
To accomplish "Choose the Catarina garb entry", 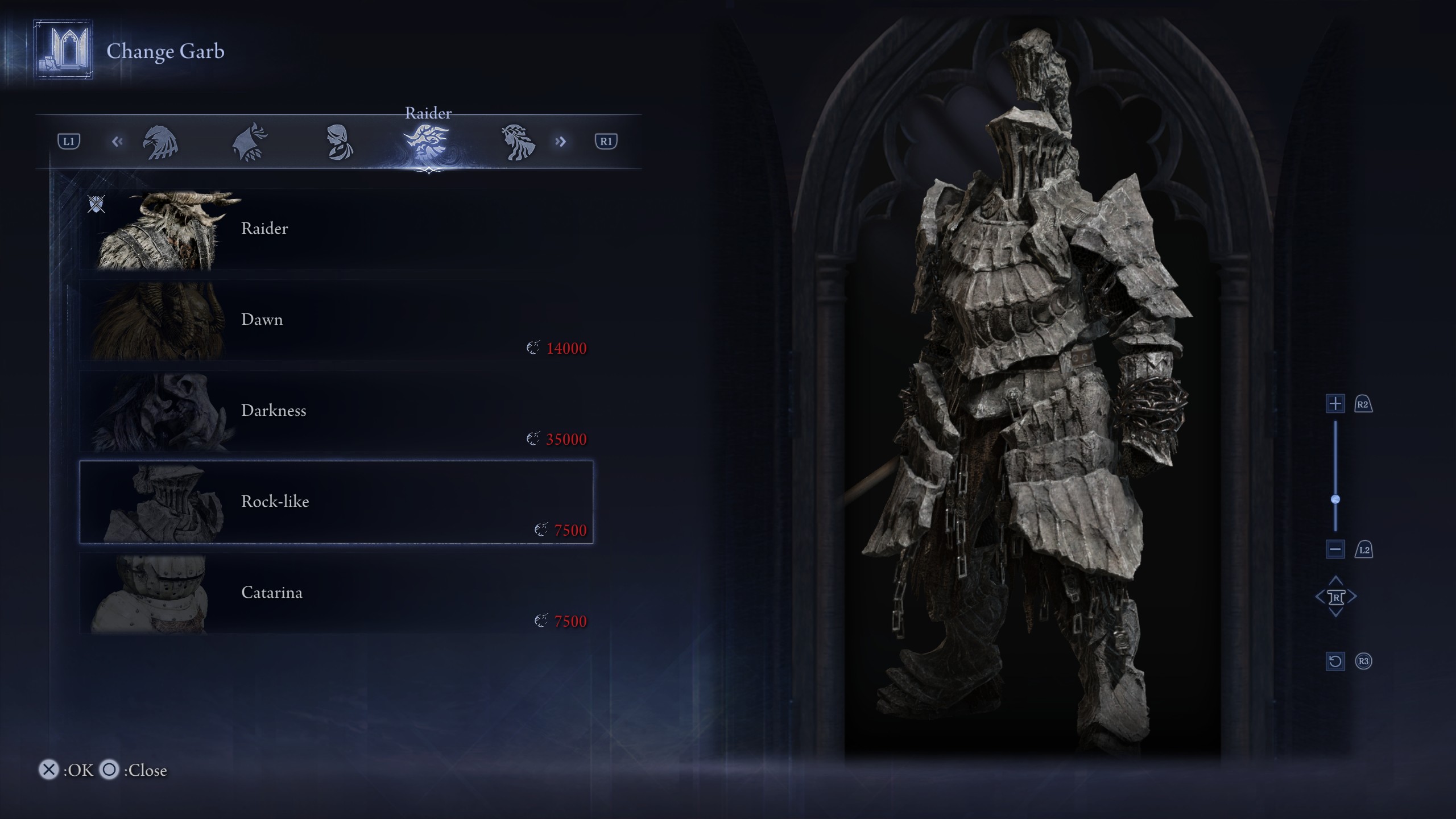I will point(336,593).
